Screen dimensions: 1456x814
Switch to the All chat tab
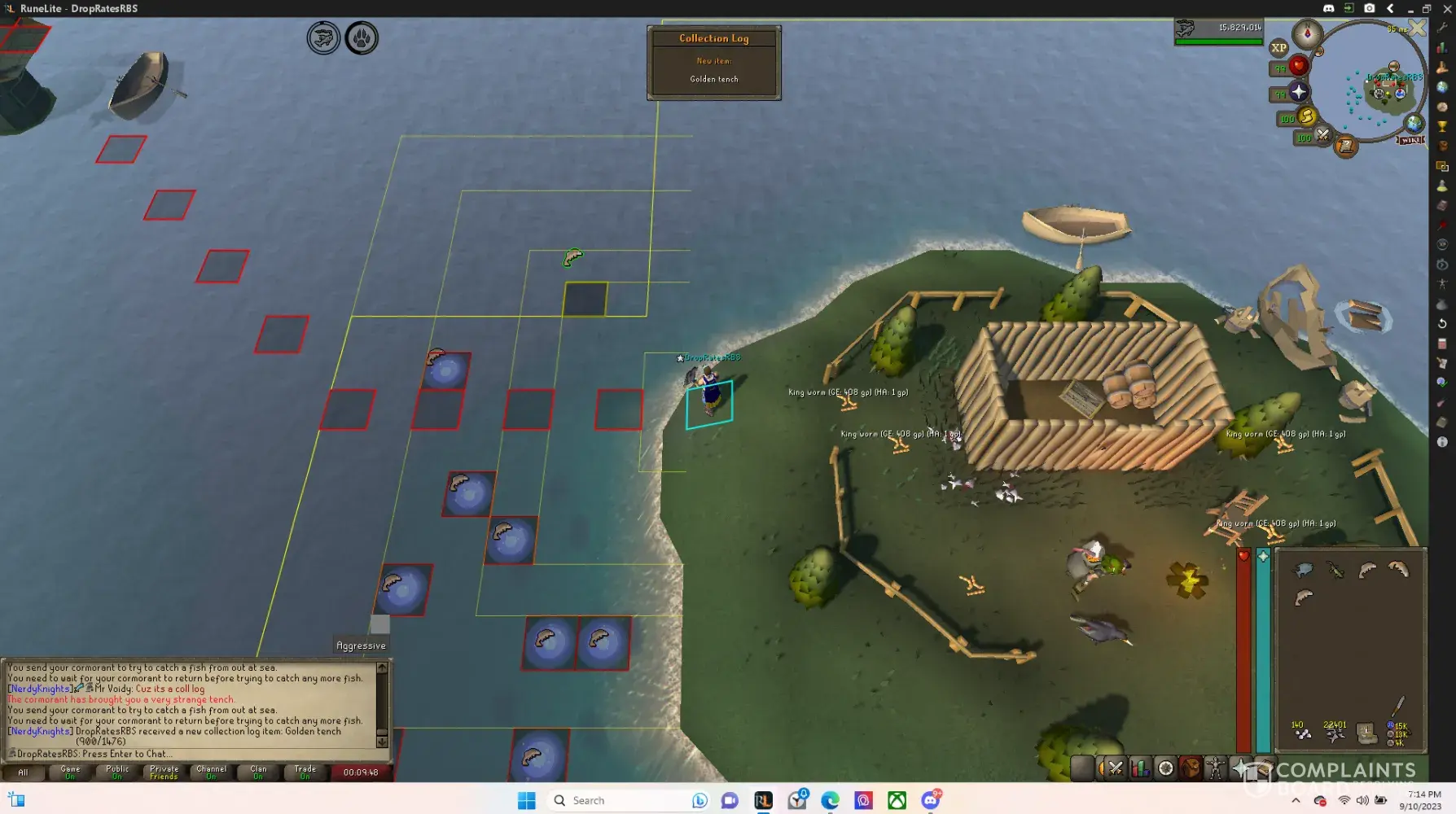[x=23, y=772]
